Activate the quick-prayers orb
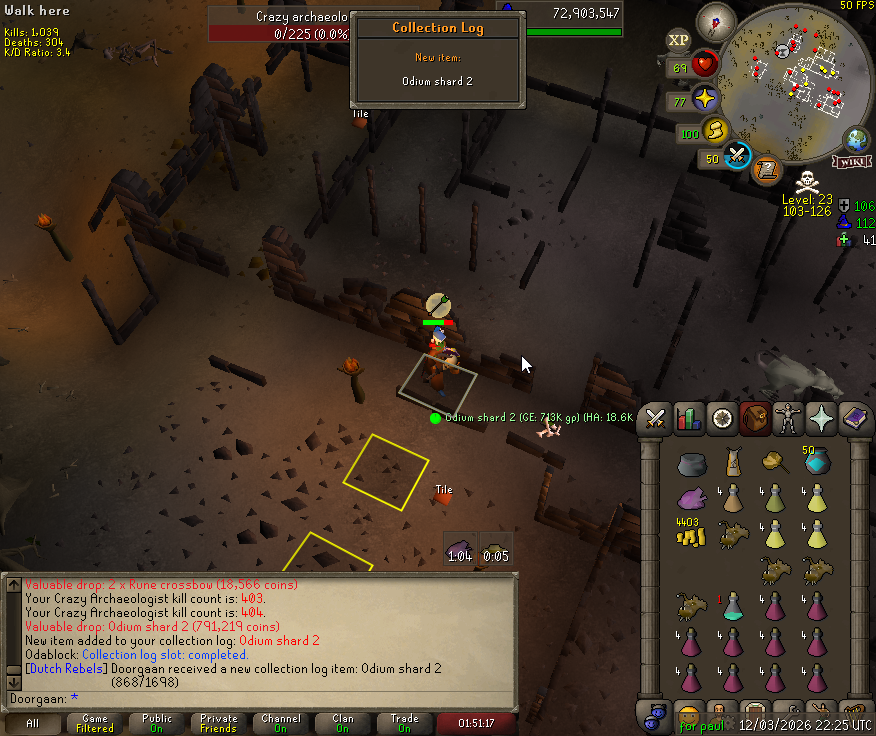The height and width of the screenshot is (736, 876). 706,98
